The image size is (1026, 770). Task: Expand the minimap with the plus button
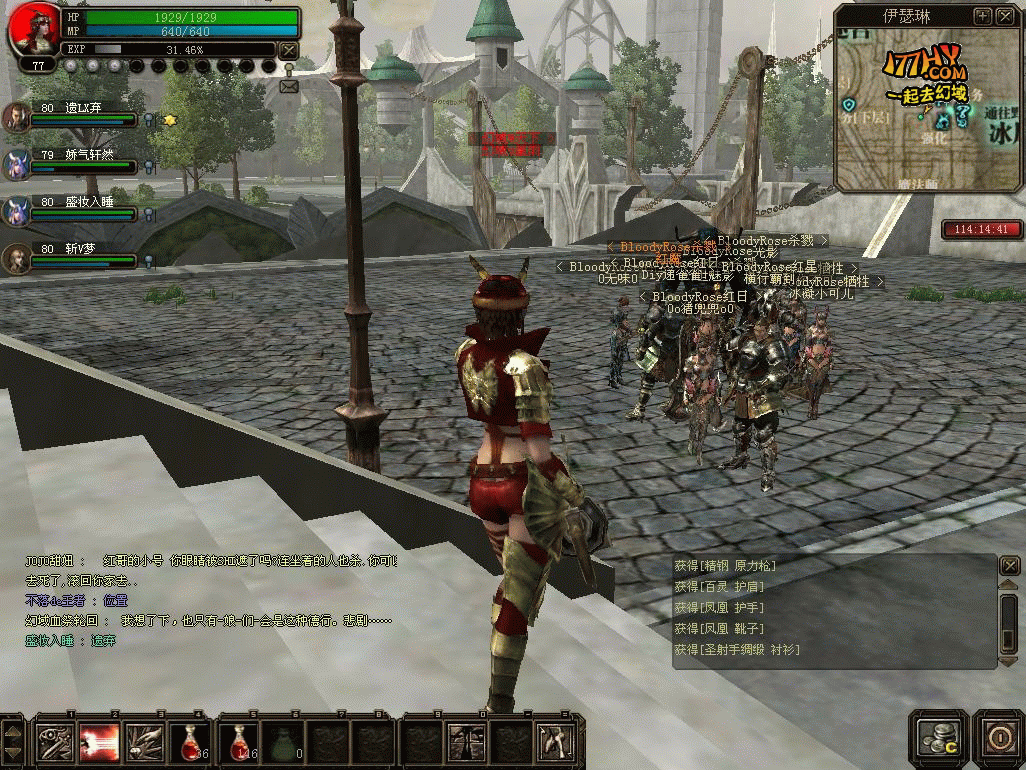click(982, 16)
